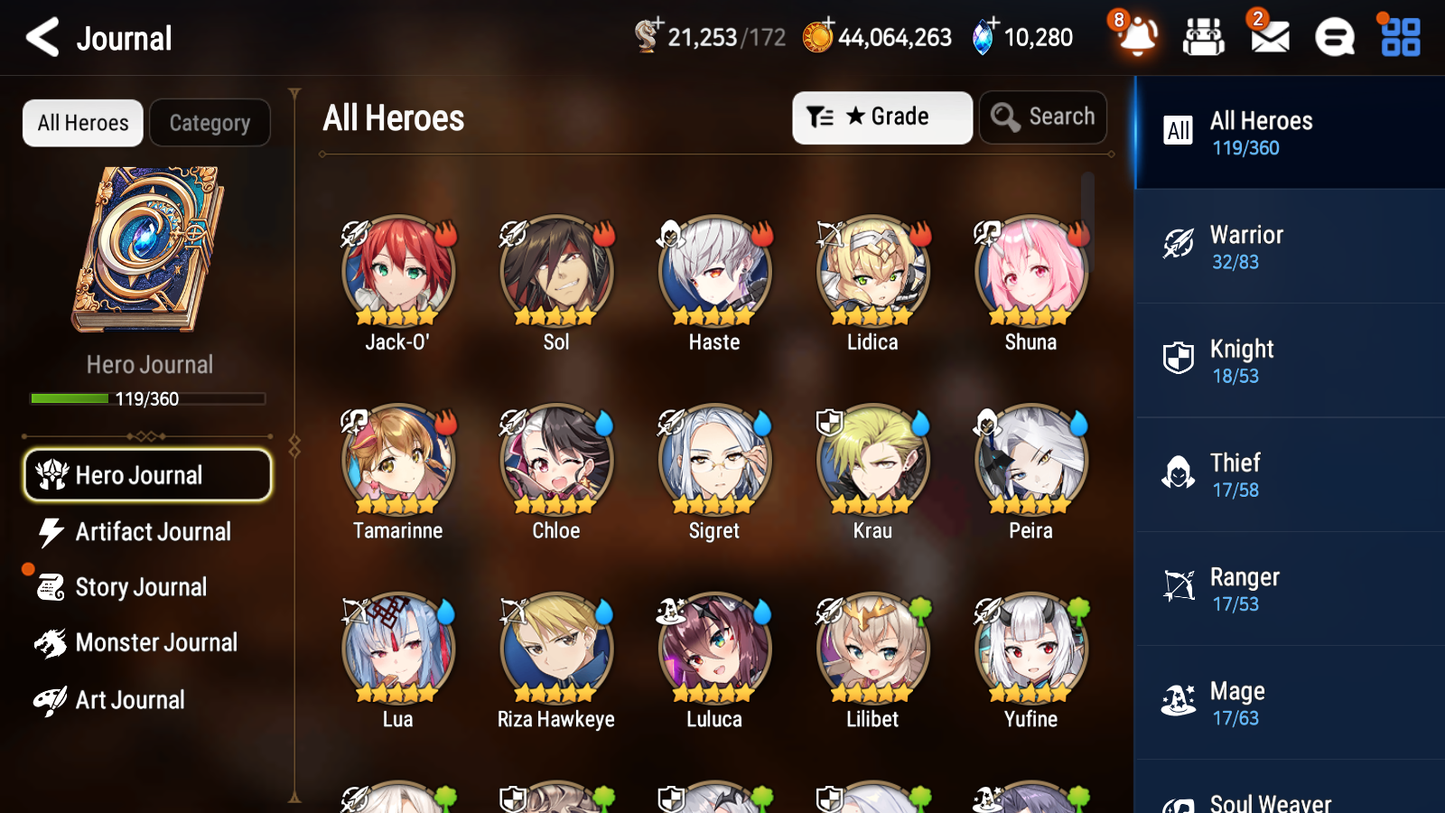Click the back arrow next to Journal
This screenshot has width=1445, height=813.
[x=40, y=37]
